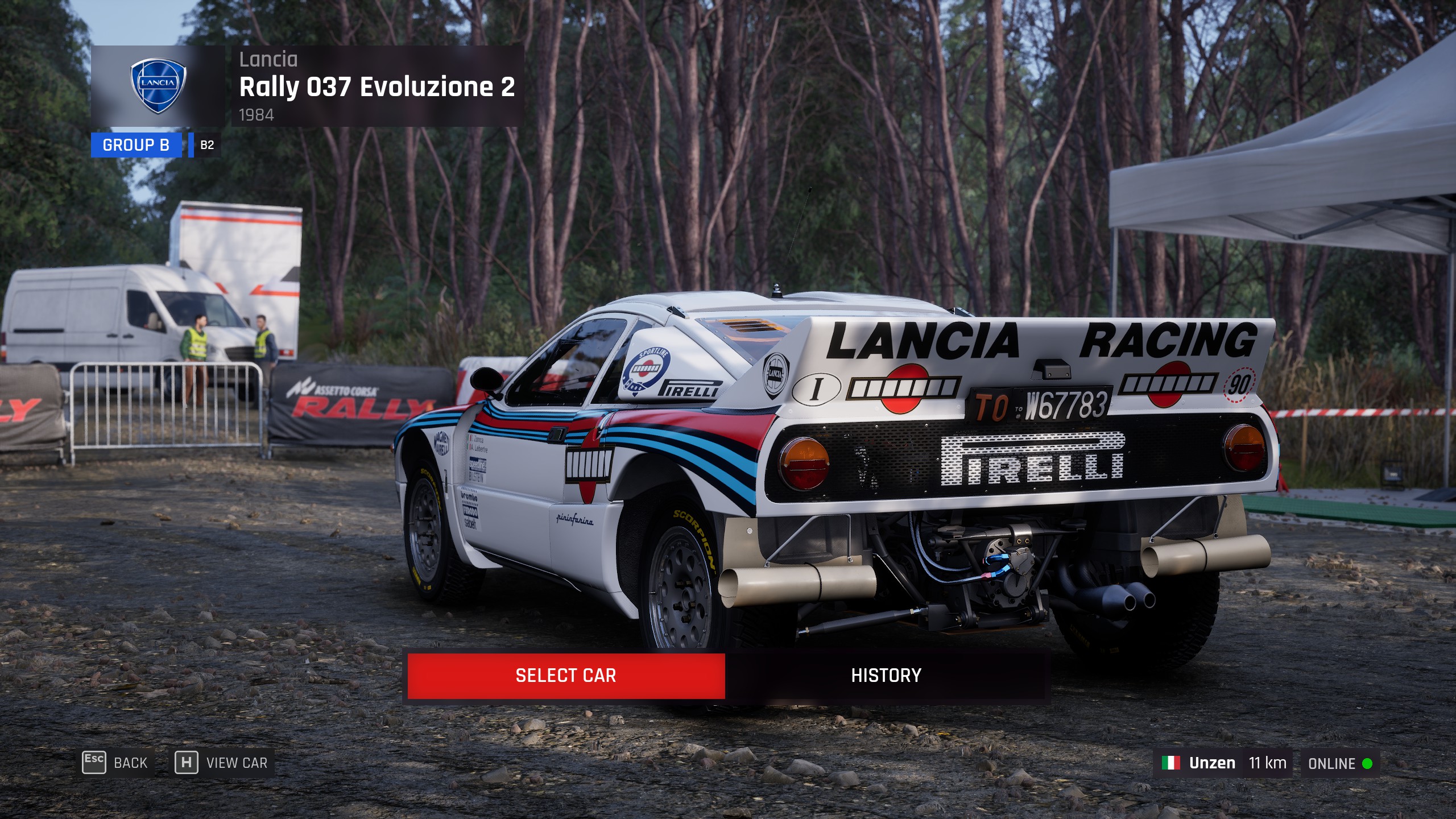Open the car History panel

(886, 676)
